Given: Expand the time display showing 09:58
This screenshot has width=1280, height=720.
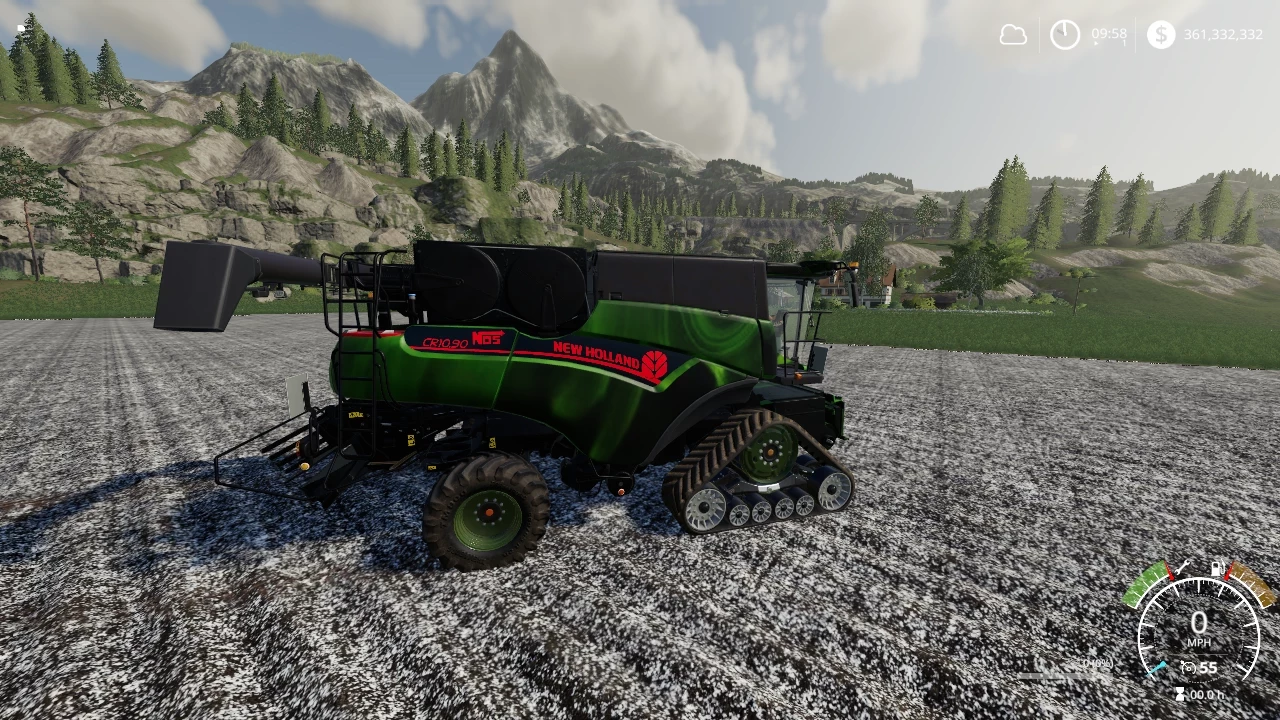Looking at the screenshot, I should click(1109, 33).
